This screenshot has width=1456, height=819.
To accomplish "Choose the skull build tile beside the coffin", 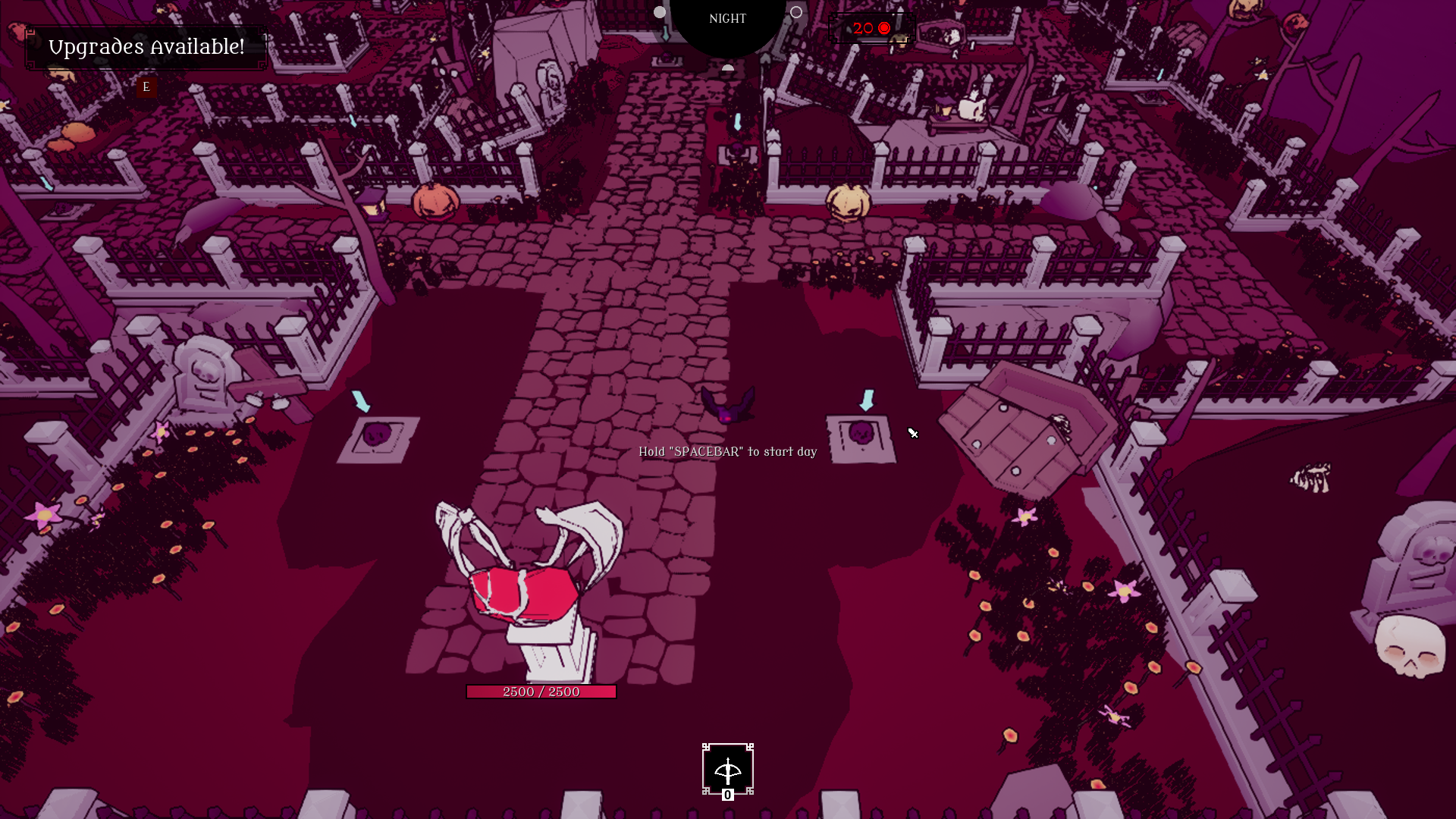I will point(861,438).
